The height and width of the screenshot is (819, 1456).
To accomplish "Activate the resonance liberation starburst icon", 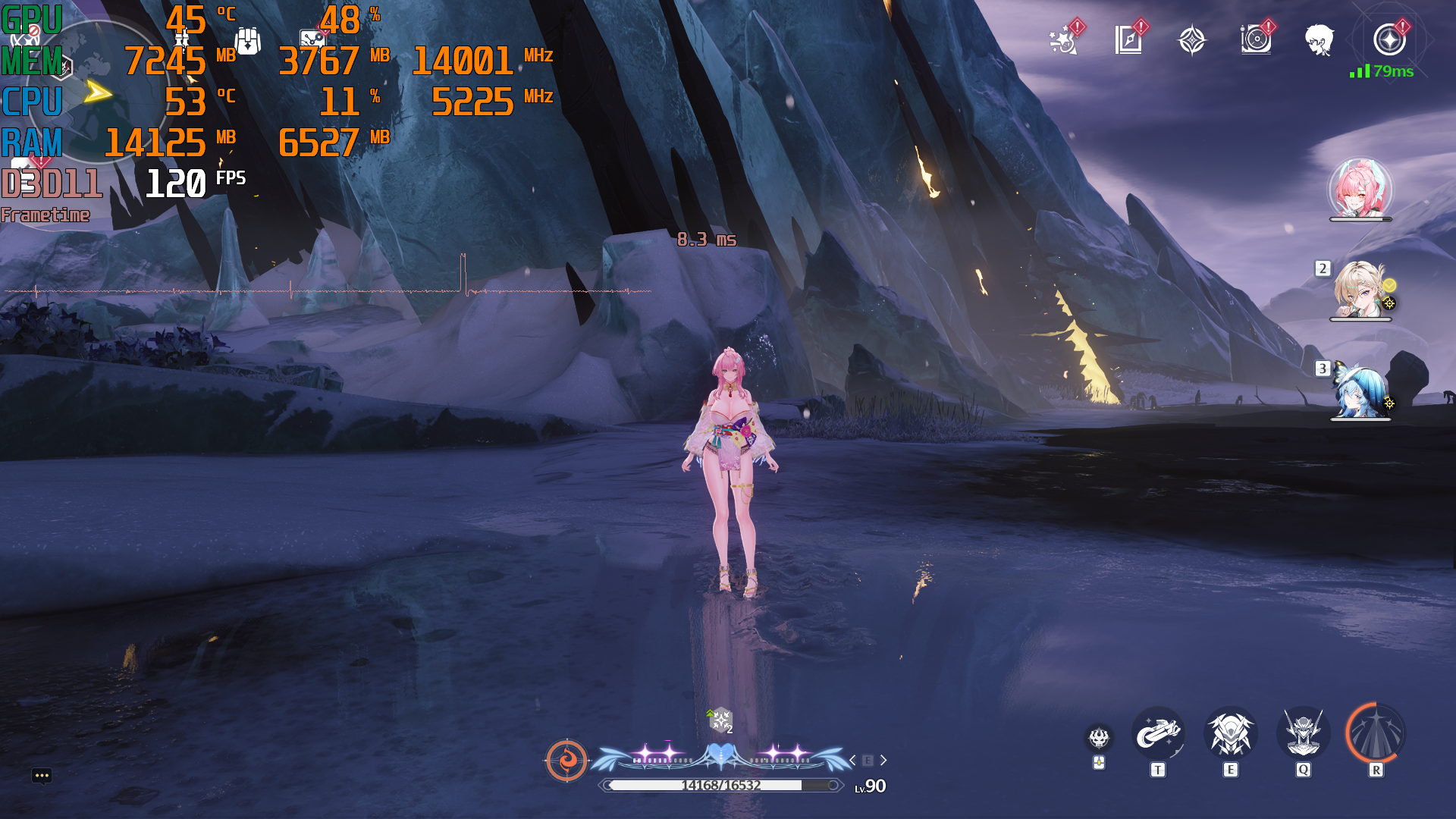I will click(x=1376, y=734).
